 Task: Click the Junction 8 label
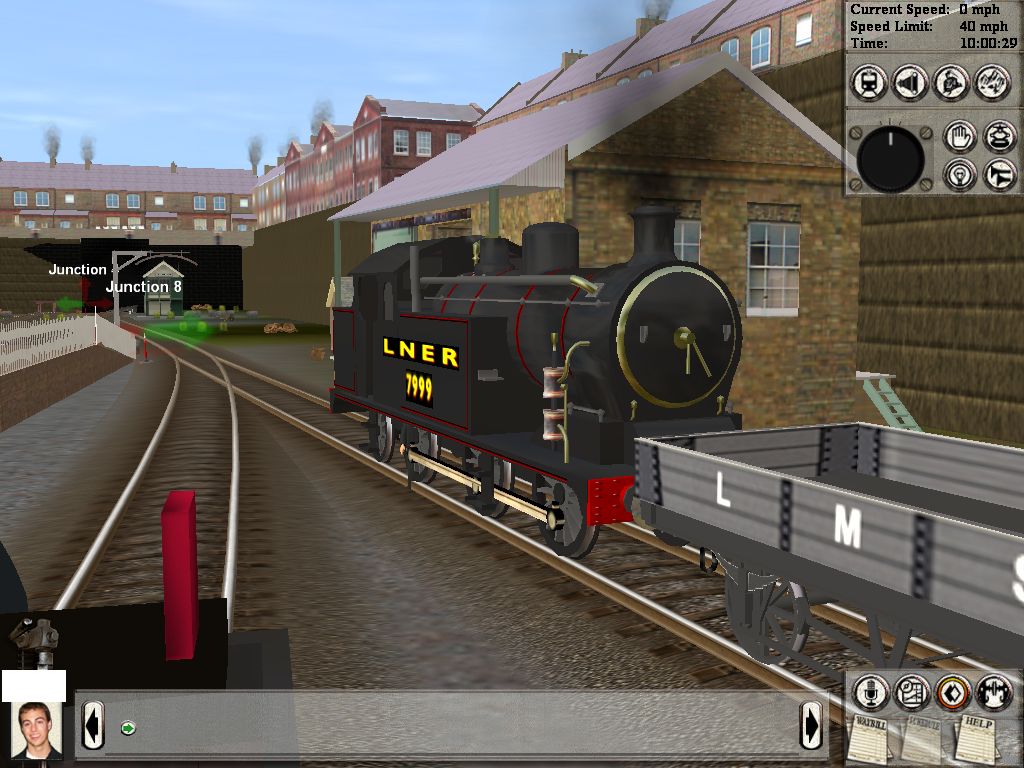pos(144,287)
